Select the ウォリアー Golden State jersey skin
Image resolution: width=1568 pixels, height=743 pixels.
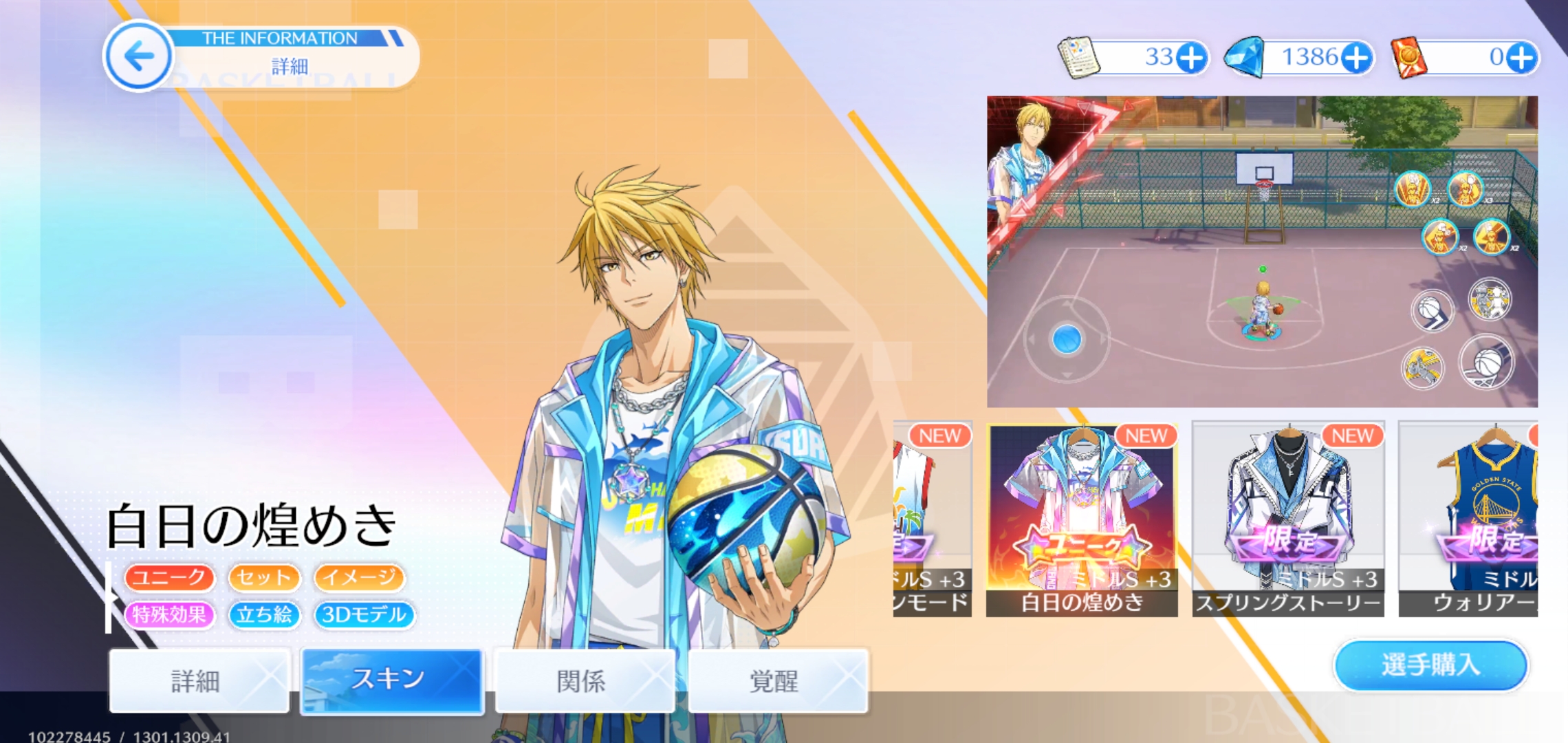1468,519
